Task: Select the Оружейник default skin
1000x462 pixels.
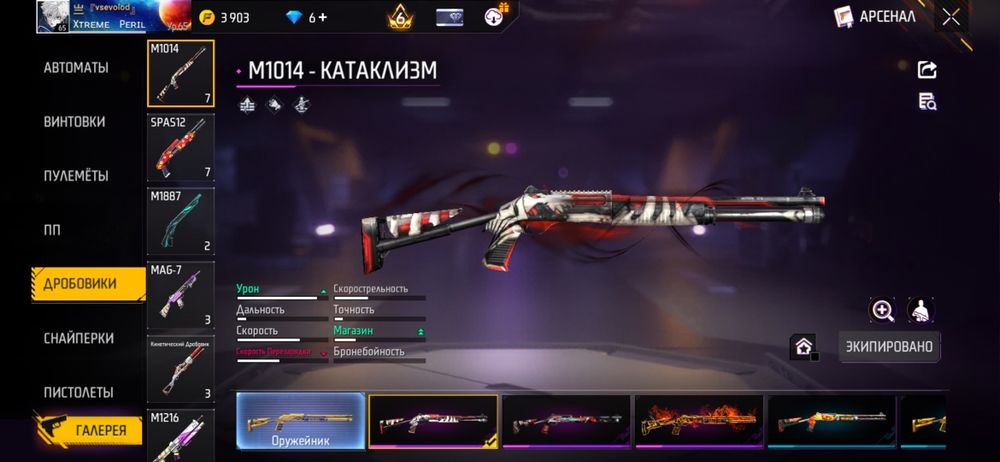Action: 301,420
